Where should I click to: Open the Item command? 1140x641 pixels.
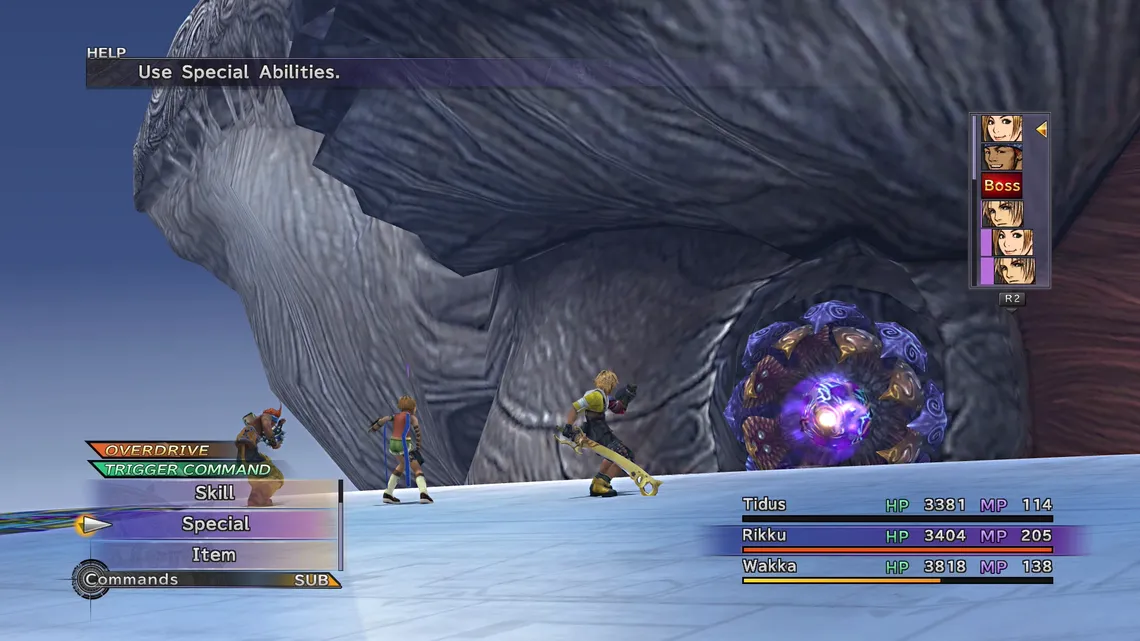(x=213, y=555)
